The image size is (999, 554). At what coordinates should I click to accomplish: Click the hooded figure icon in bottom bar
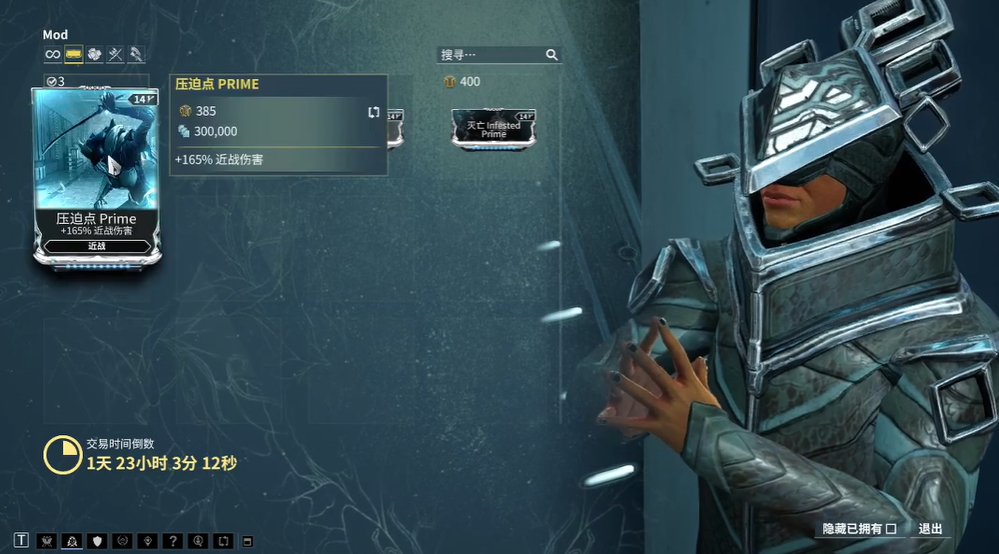point(72,541)
